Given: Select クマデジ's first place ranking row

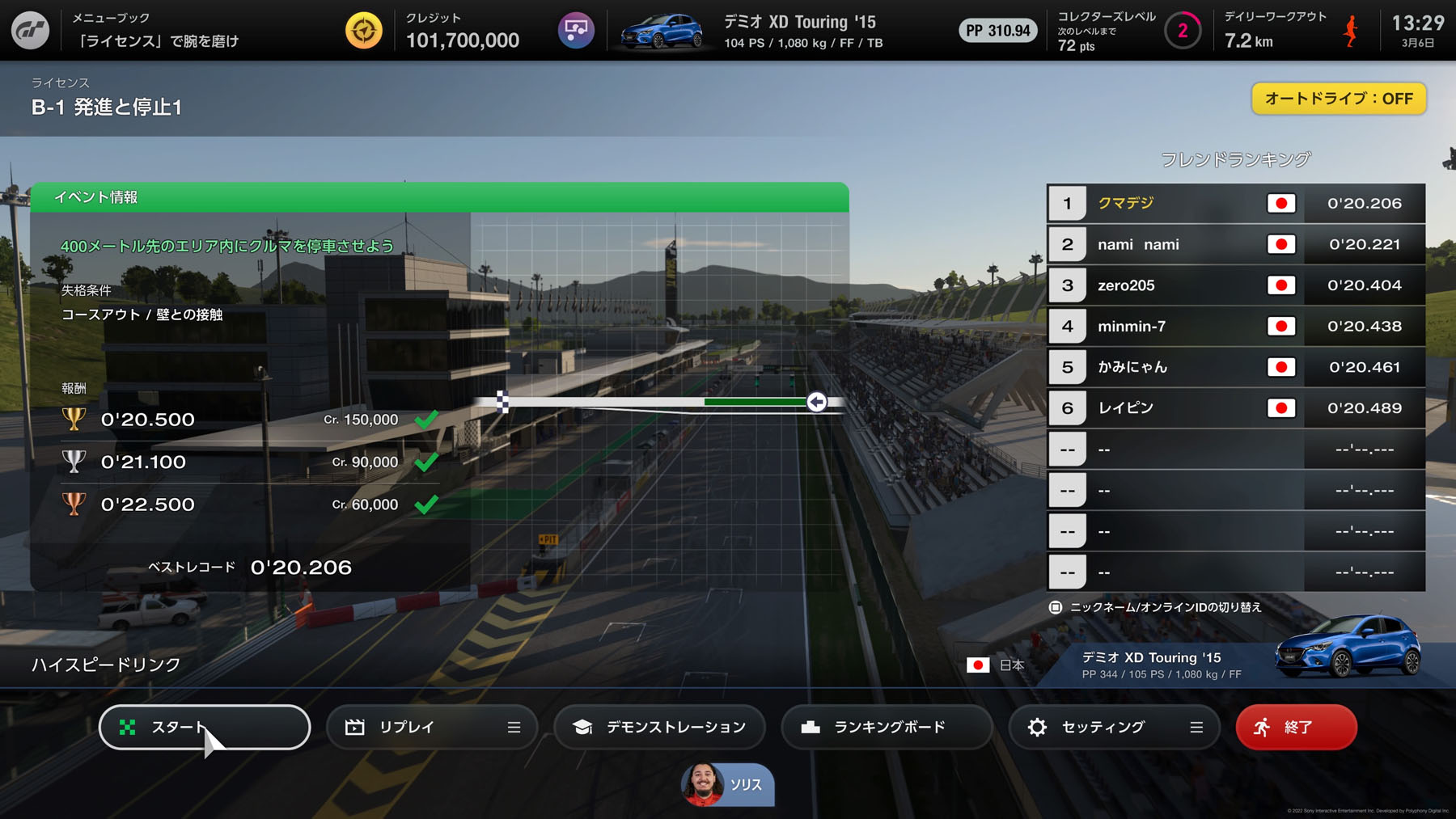Looking at the screenshot, I should coord(1235,204).
